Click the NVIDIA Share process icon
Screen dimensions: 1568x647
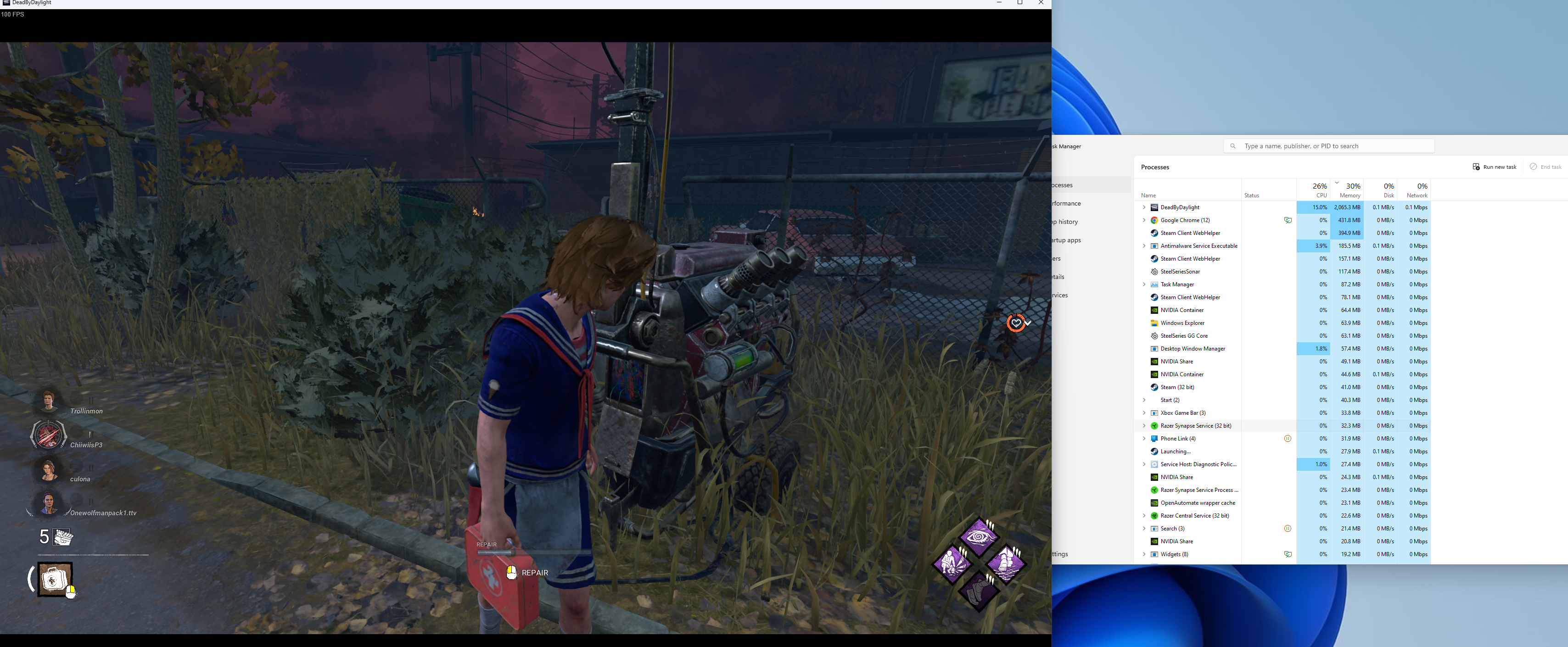[1154, 361]
